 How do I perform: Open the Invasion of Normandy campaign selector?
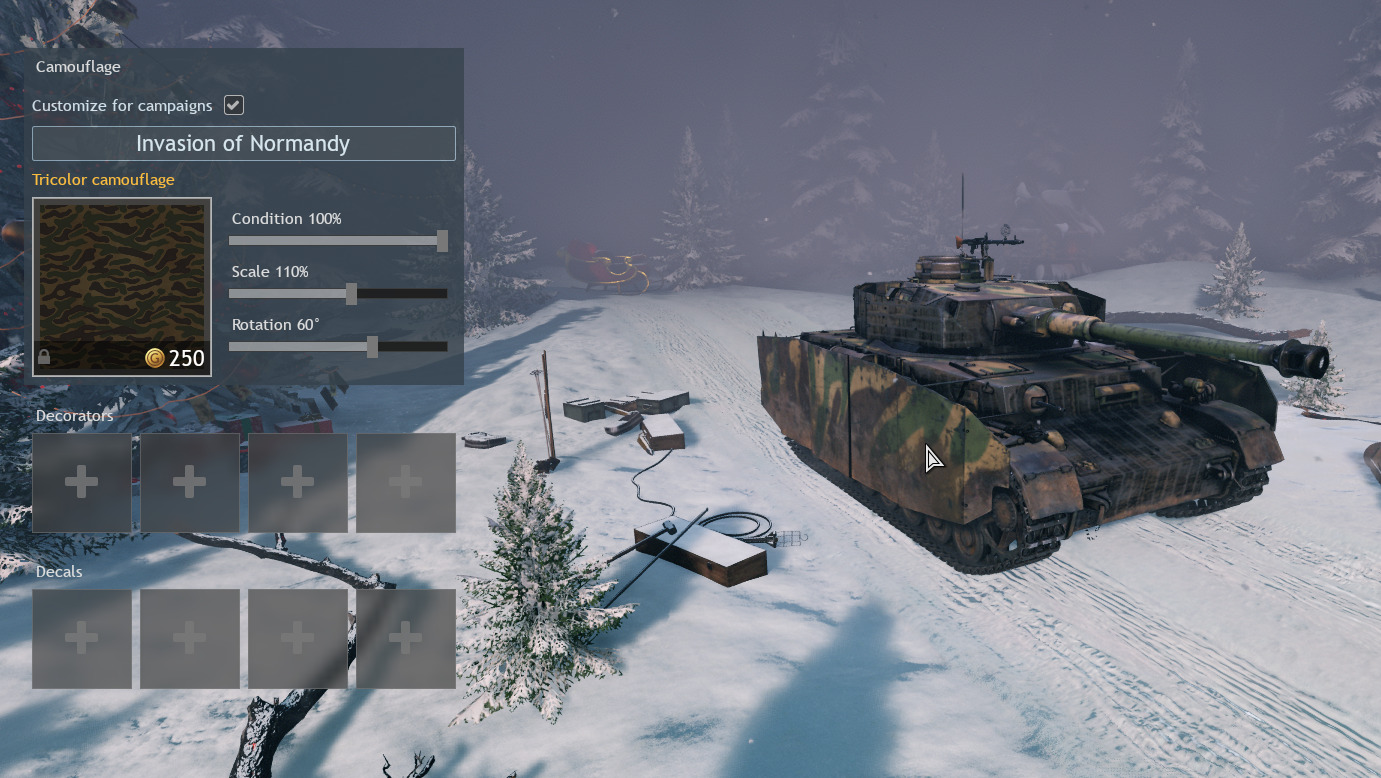[243, 143]
